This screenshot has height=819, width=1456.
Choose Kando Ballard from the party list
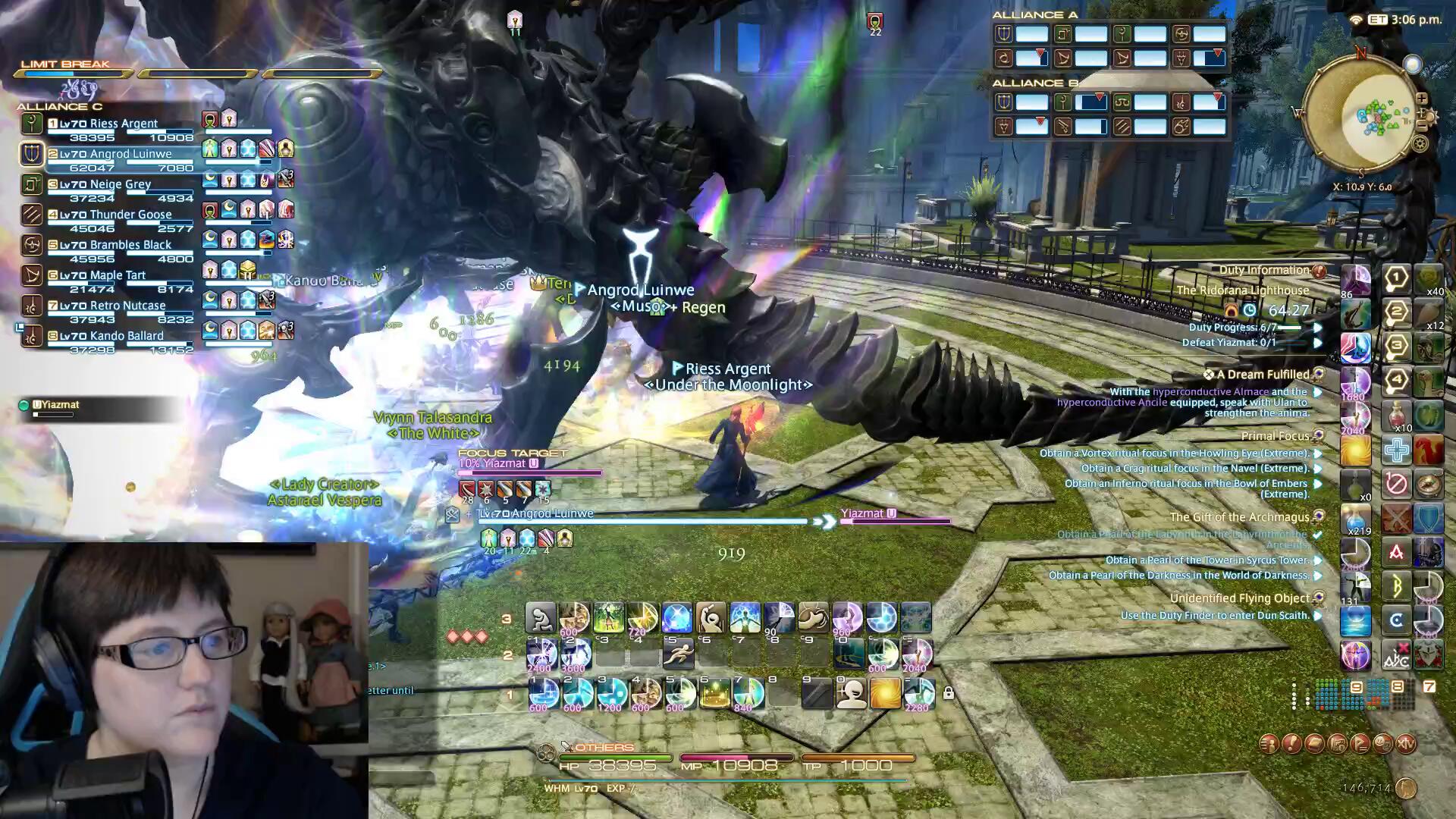pos(125,337)
